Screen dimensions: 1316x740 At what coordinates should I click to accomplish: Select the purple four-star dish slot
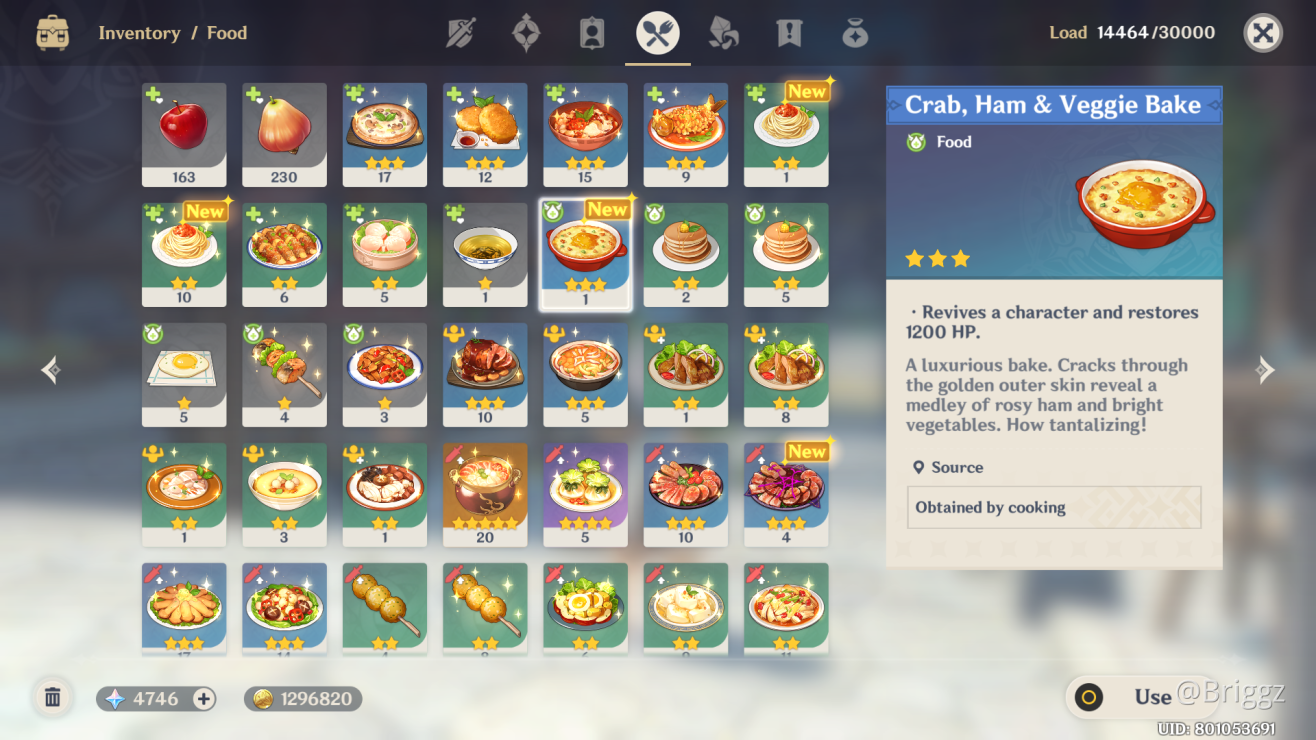coord(585,494)
